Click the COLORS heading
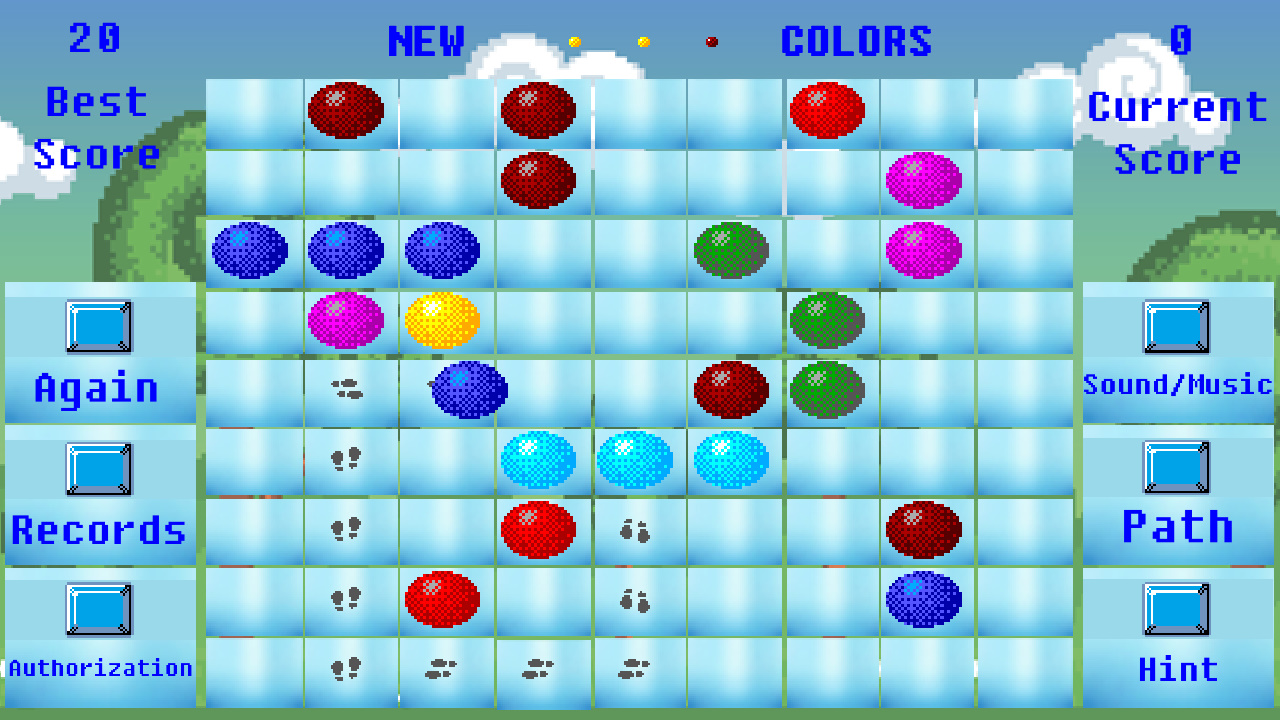Viewport: 1280px width, 720px height. (856, 42)
